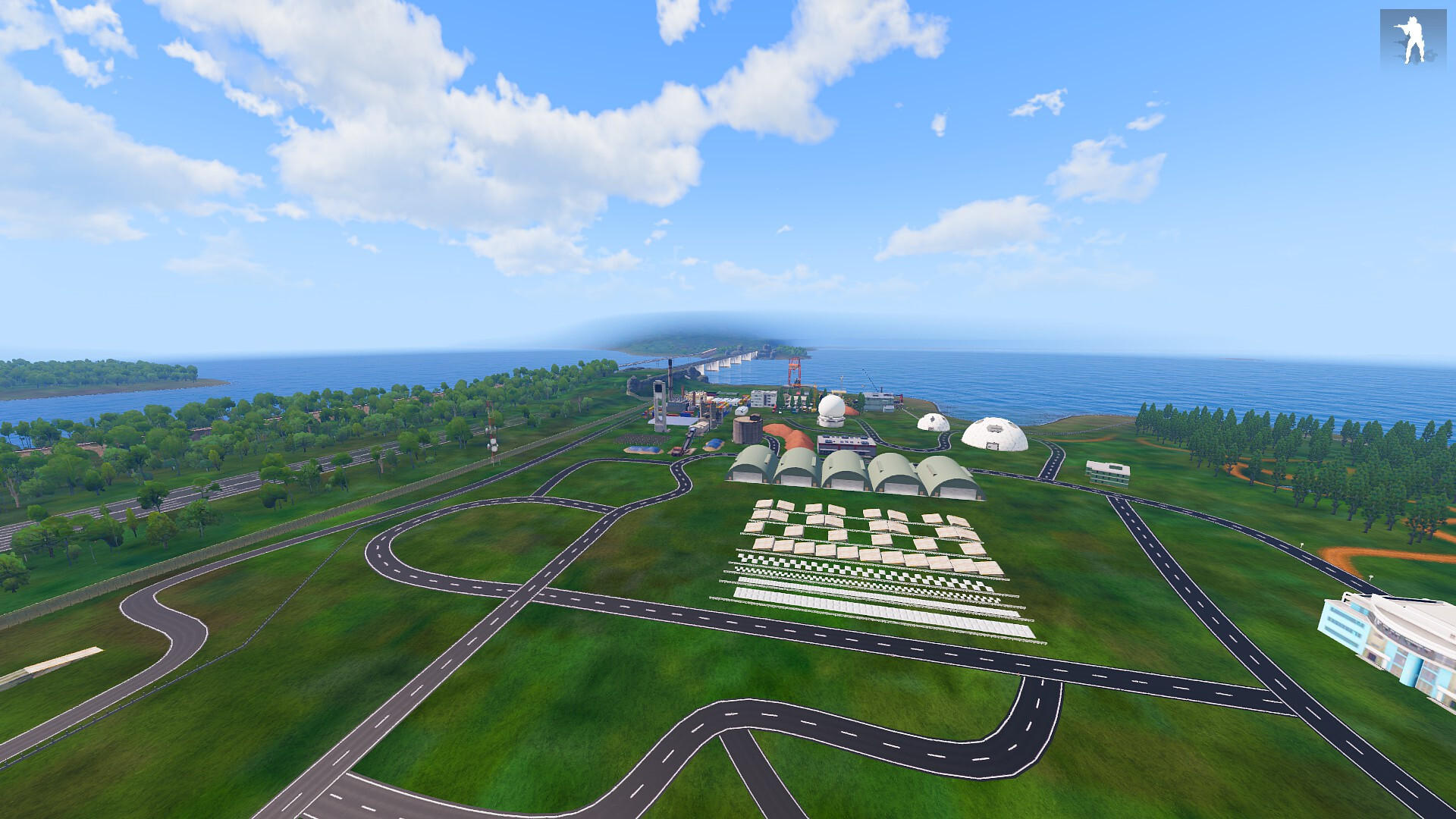This screenshot has height=819, width=1456.
Task: Click the soldier silhouette icon
Action: [x=1412, y=39]
